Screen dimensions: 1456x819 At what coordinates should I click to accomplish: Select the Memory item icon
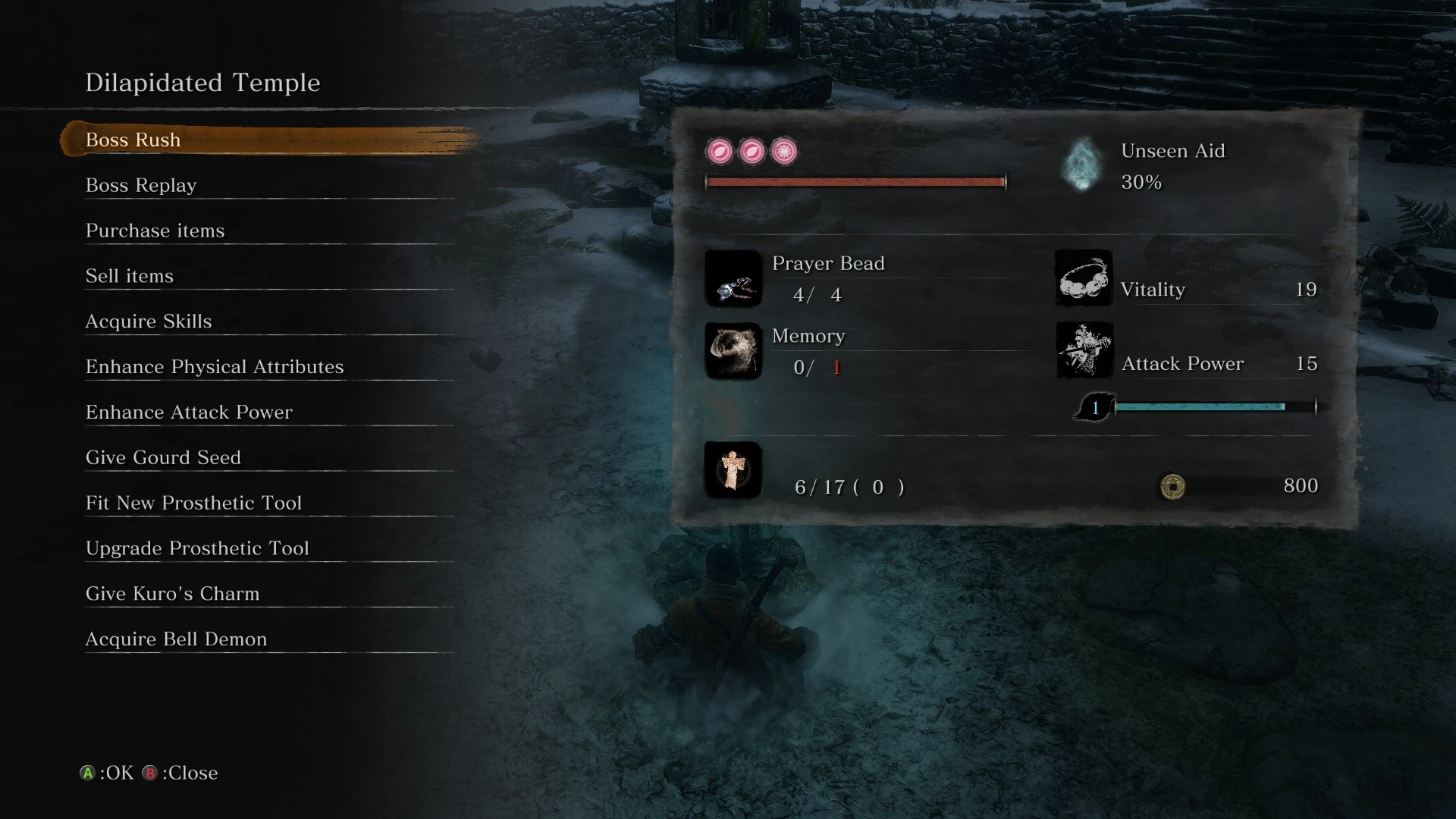[733, 352]
